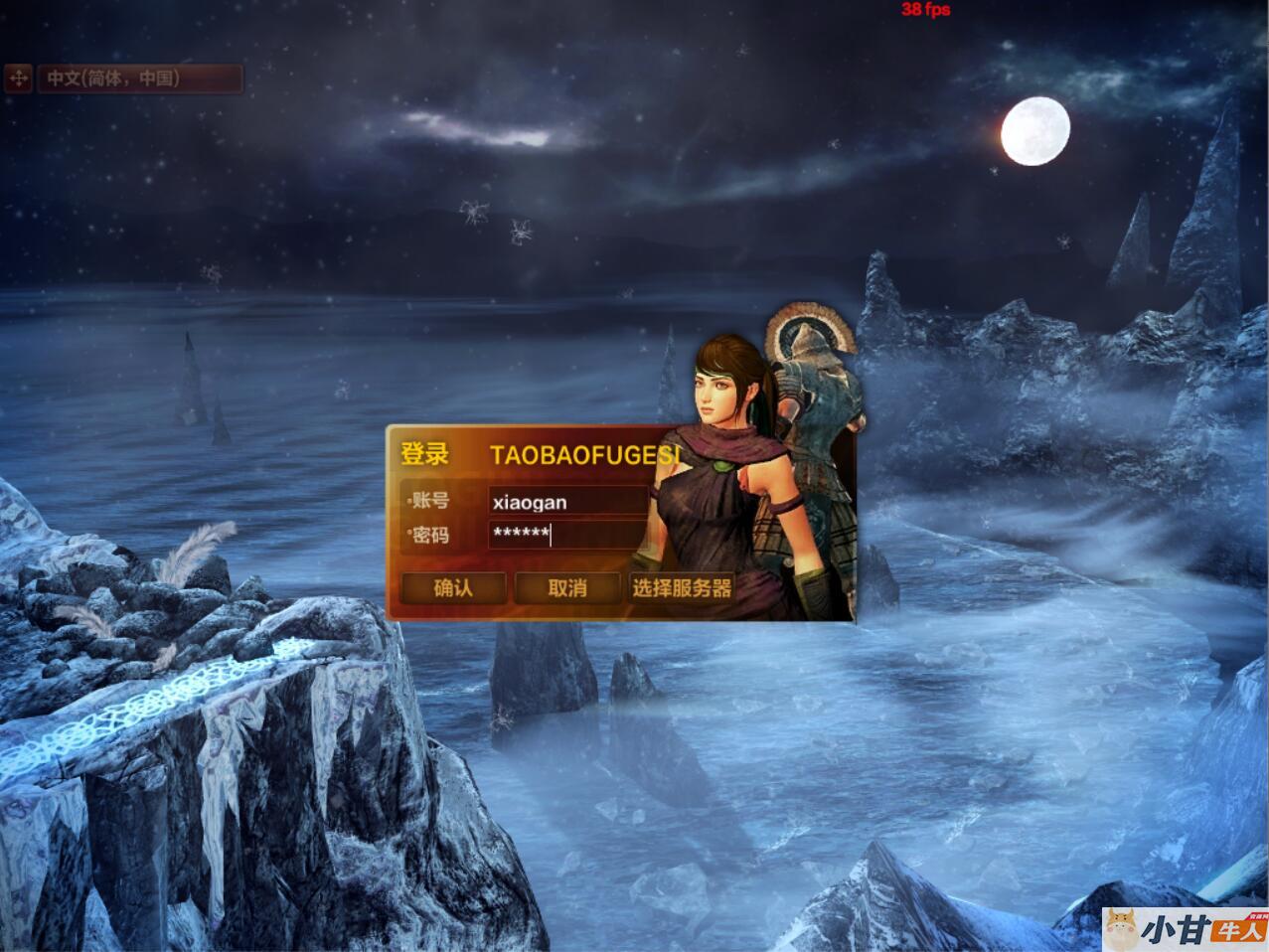Open the 选择服务器 server selection
The height and width of the screenshot is (952, 1269).
682,587
